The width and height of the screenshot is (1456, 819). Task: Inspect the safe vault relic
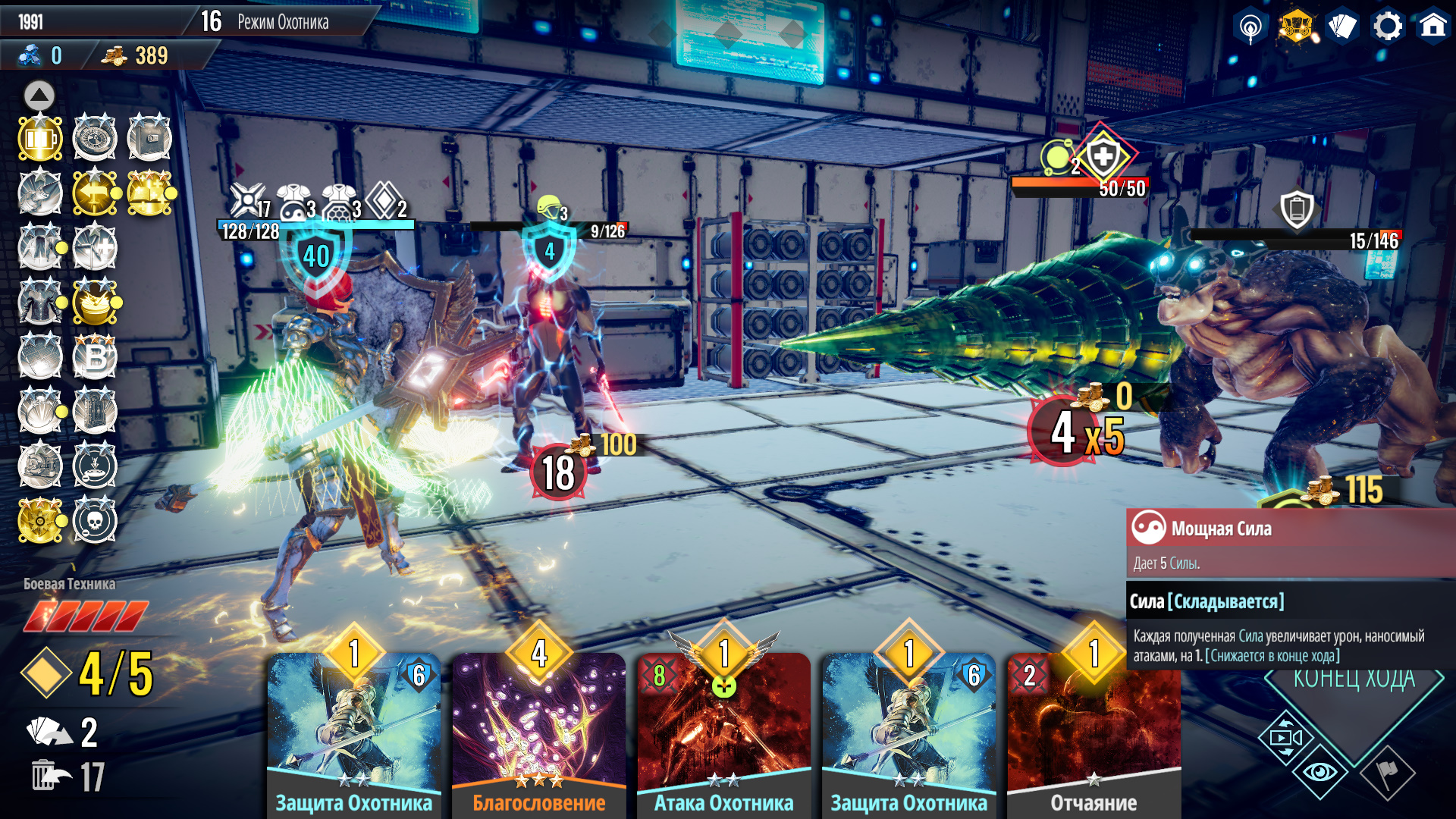pos(149,139)
